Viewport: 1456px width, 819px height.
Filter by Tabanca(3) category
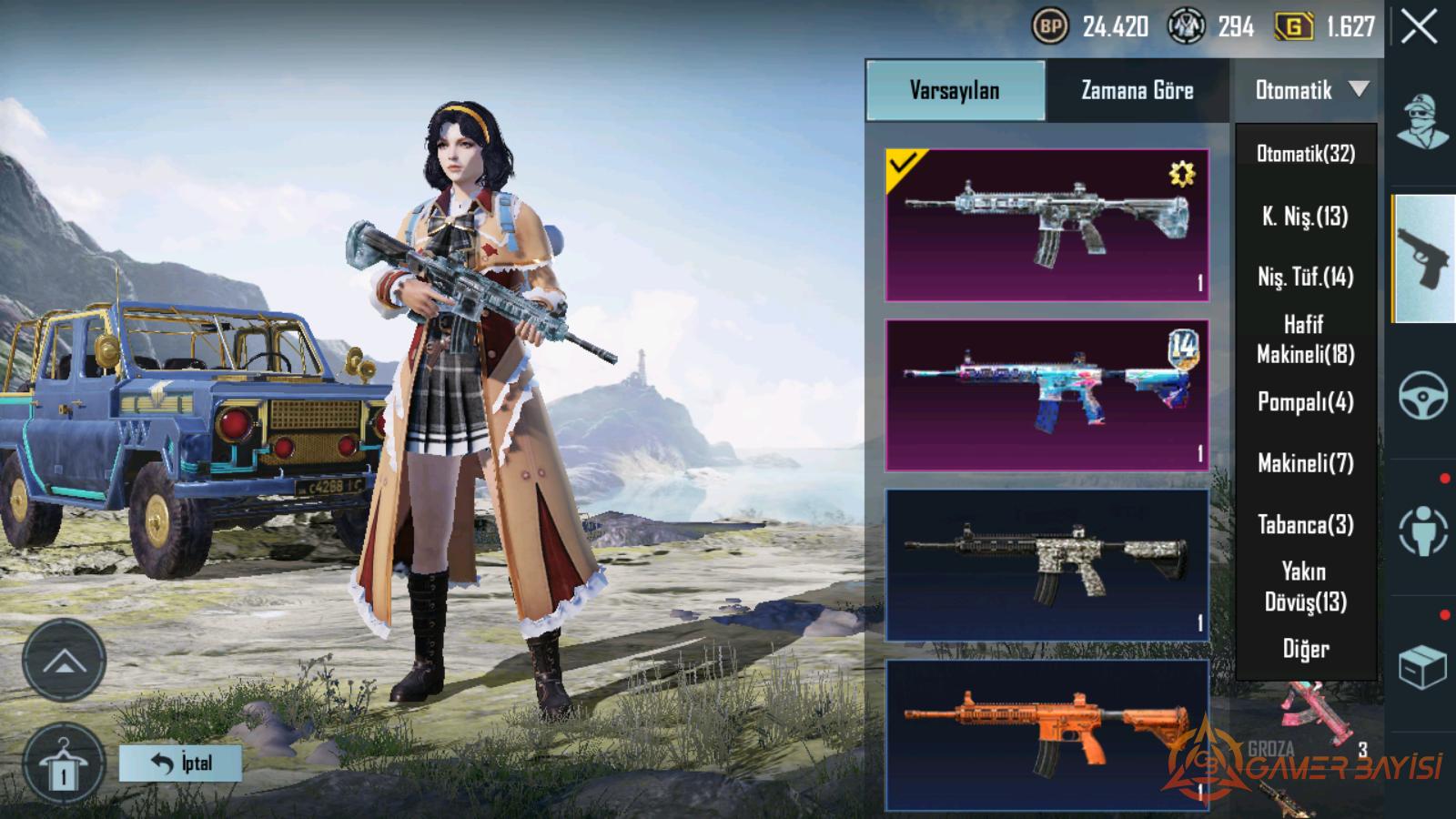[x=1305, y=525]
